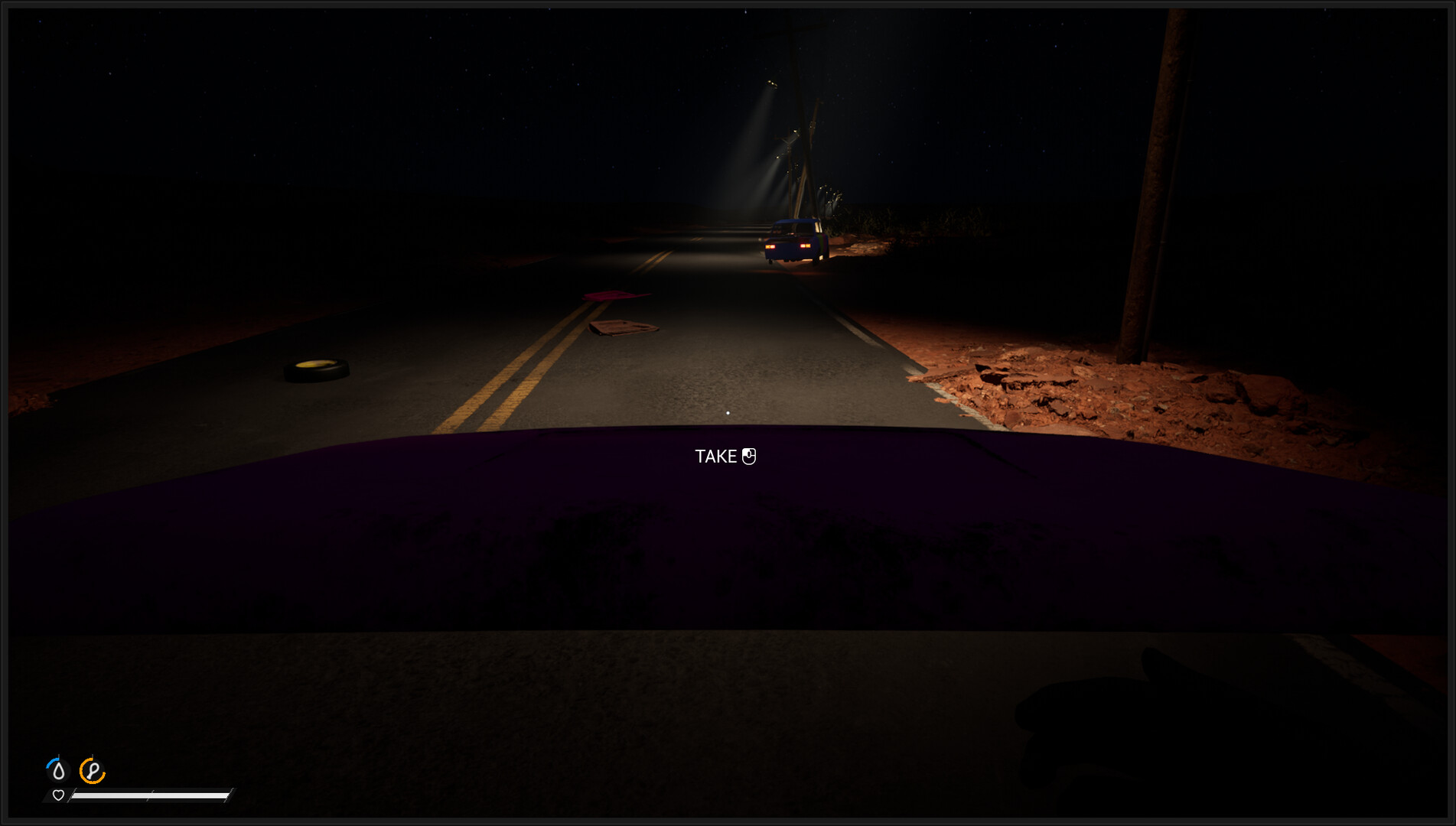Screen dimensions: 1456x826
Task: Click the orange circular hunger/bone gauge icon
Action: point(93,772)
